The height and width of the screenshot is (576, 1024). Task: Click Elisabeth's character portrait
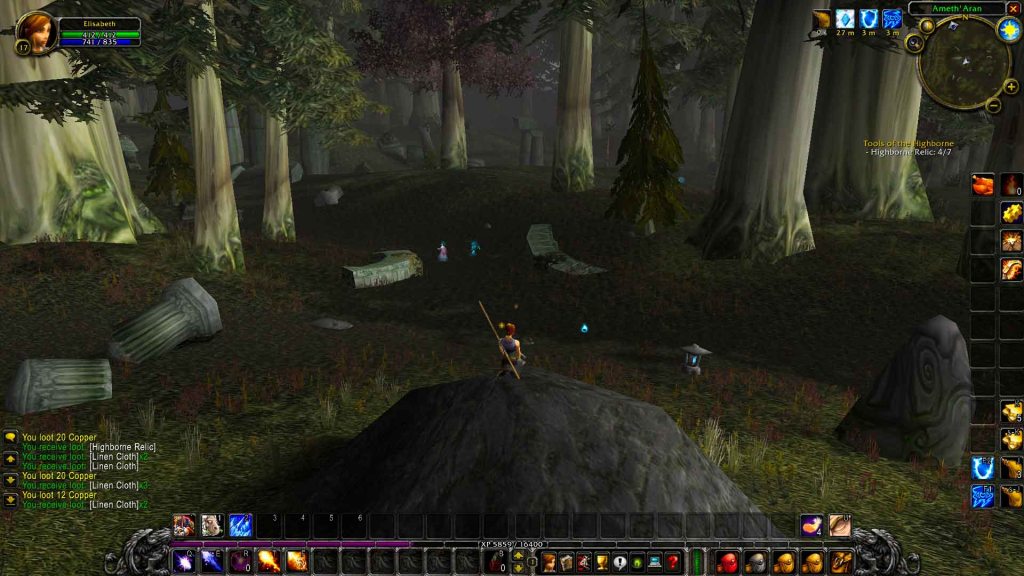pyautogui.click(x=35, y=32)
